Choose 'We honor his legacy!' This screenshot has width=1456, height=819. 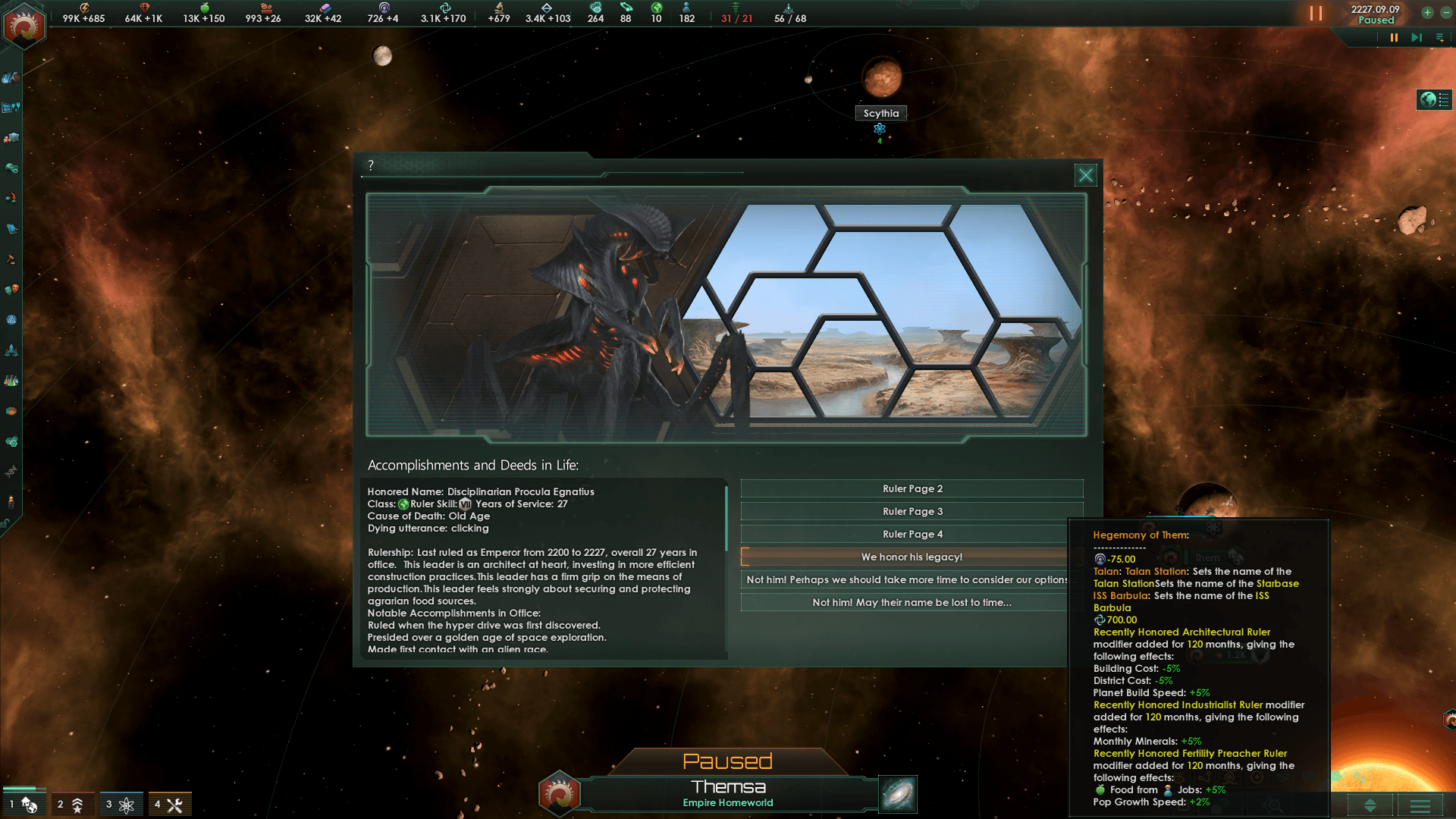point(912,557)
